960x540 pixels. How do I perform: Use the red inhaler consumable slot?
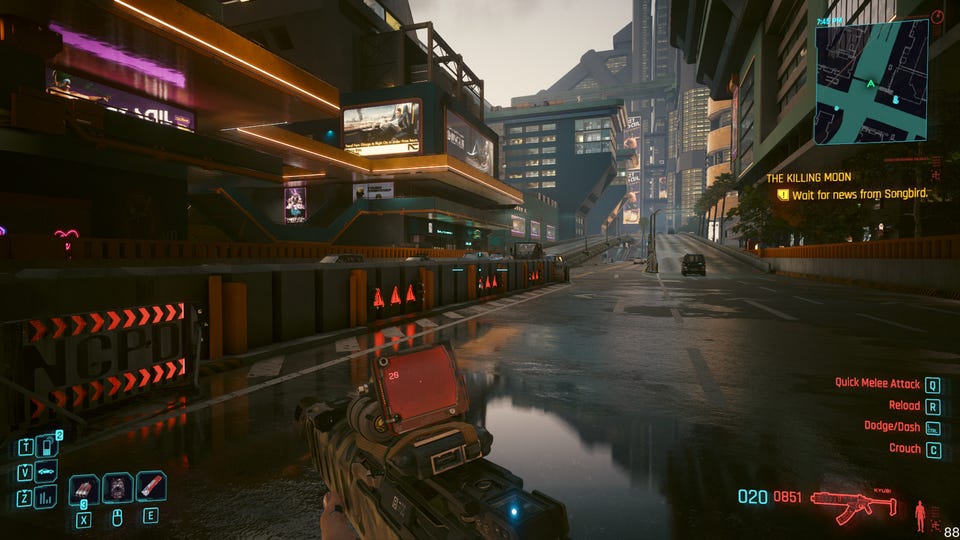pos(151,487)
